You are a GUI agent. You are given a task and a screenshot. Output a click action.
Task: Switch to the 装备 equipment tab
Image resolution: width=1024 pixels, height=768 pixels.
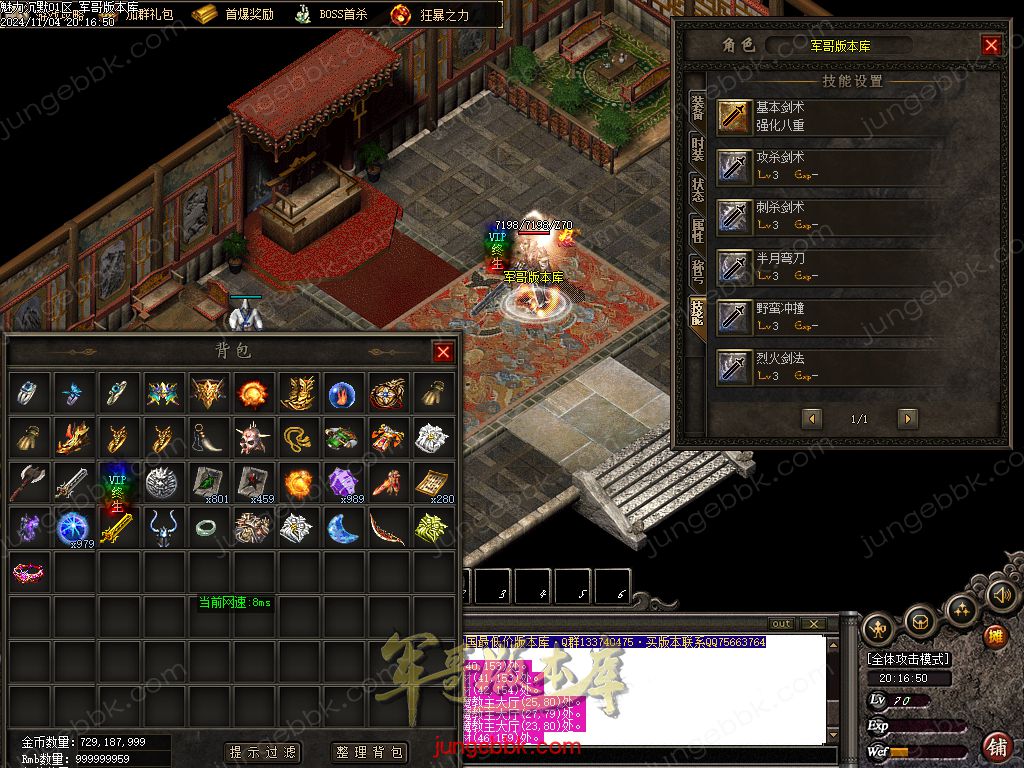697,109
